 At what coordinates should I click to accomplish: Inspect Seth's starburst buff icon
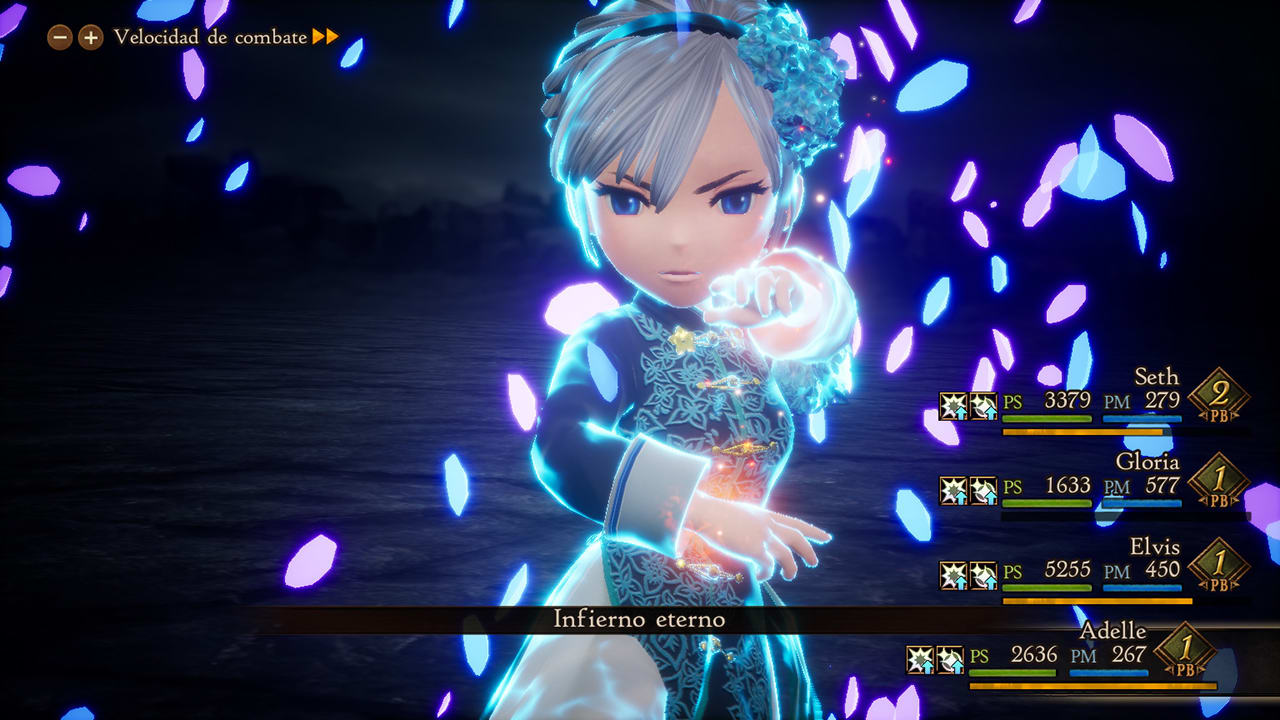pos(953,405)
